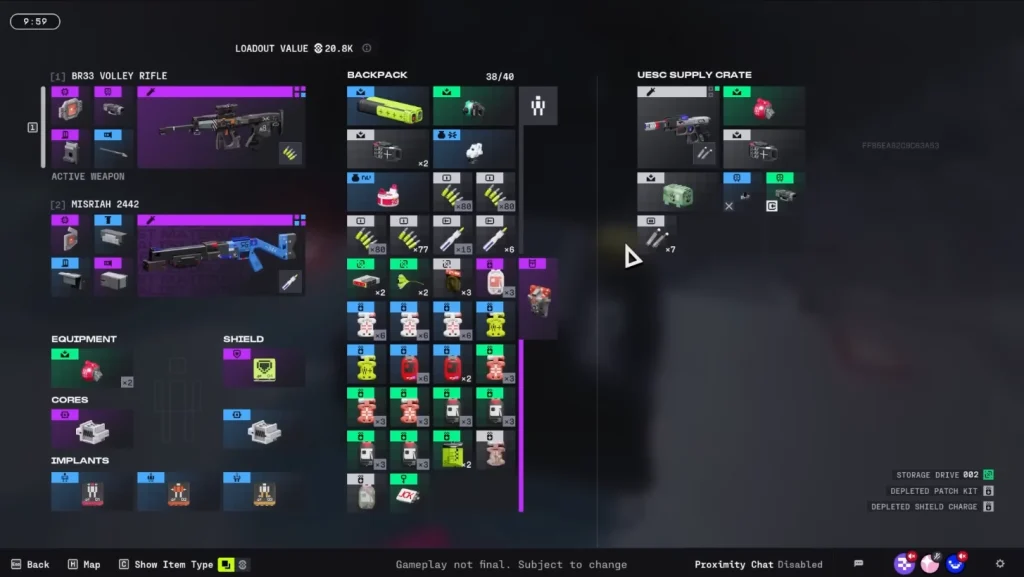The width and height of the screenshot is (1024, 577).
Task: Select the Misriah 2442 weapon slot
Action: [x=221, y=255]
